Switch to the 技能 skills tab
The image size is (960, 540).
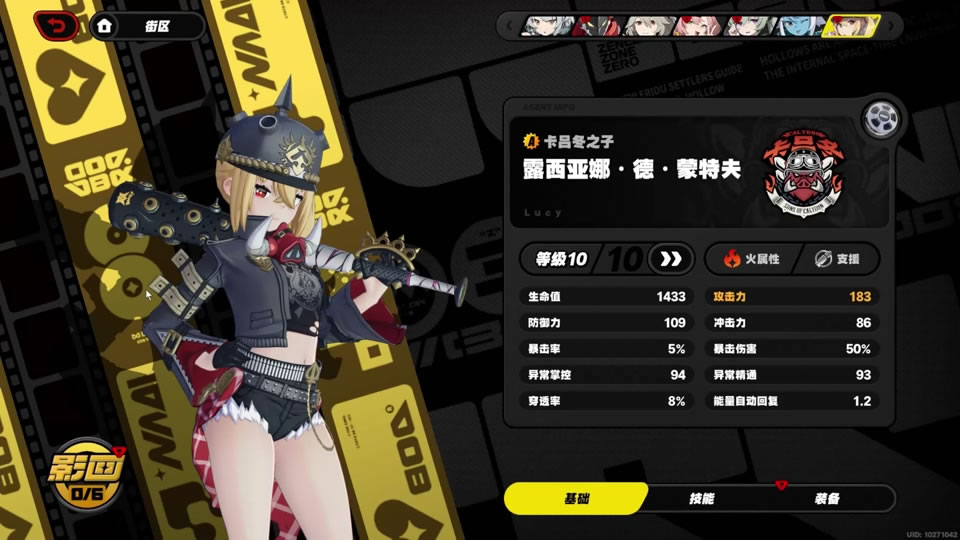pyautogui.click(x=701, y=498)
